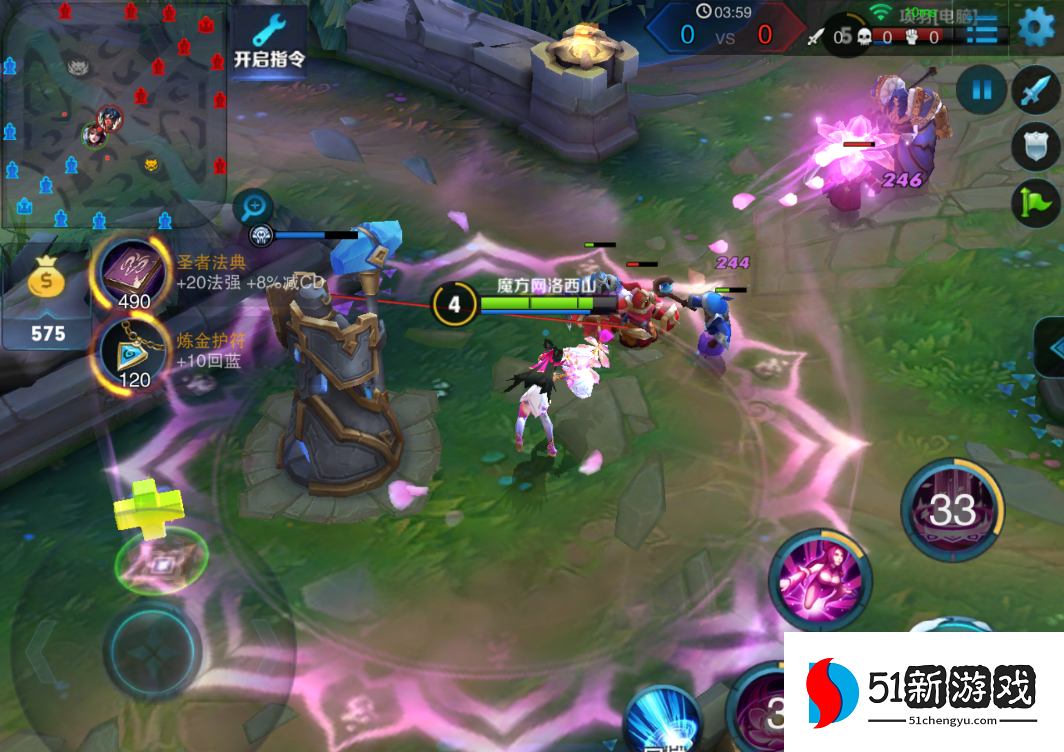The height and width of the screenshot is (752, 1064).
Task: Open the settings gear
Action: point(1036,27)
